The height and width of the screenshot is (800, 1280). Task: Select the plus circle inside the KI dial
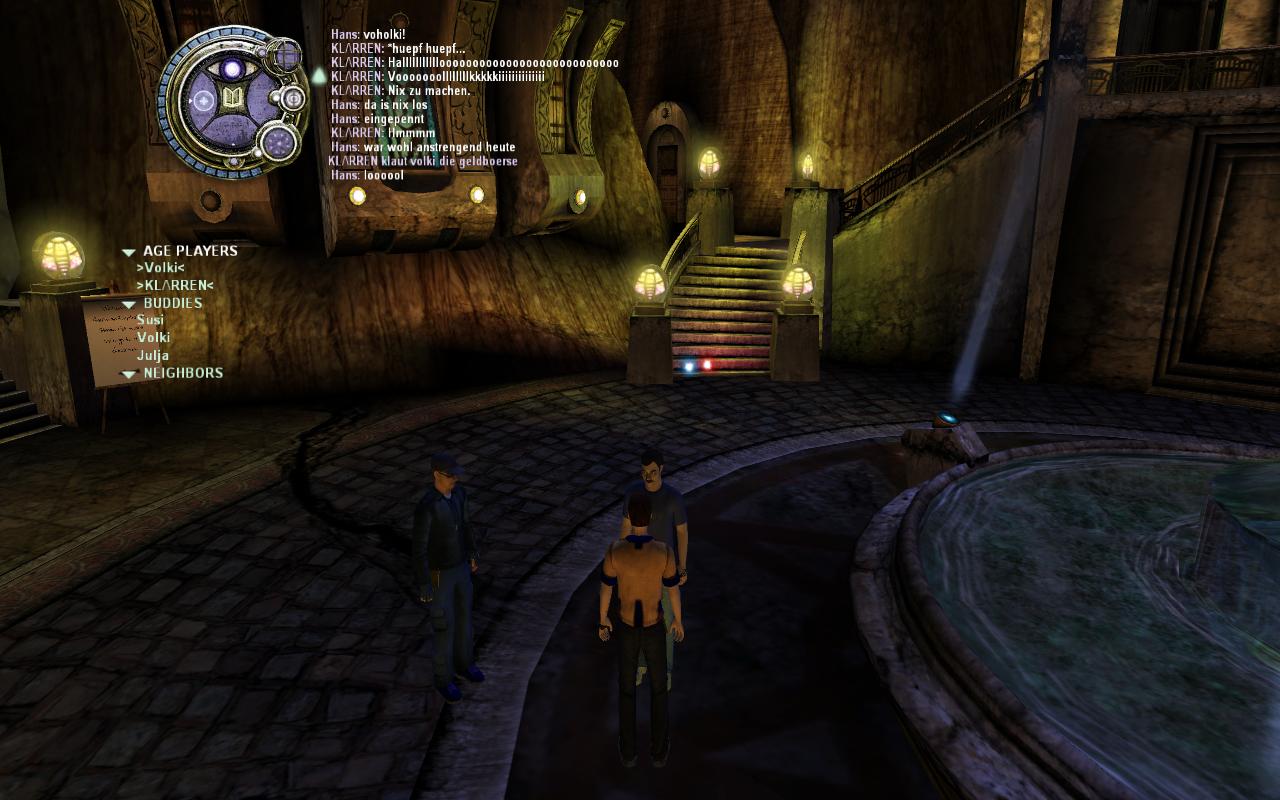[x=203, y=100]
